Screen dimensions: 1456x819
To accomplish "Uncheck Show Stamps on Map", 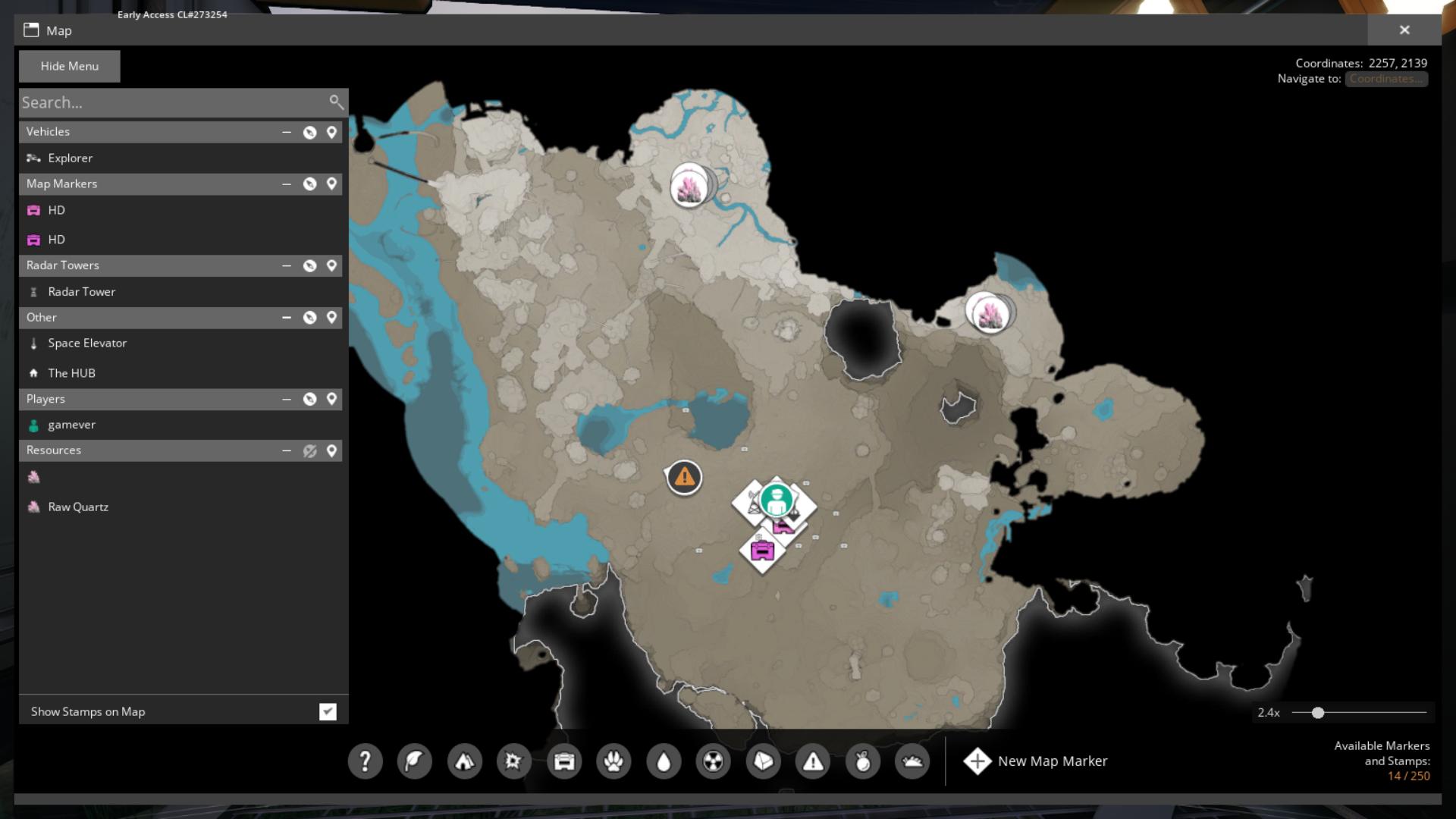I will [328, 711].
